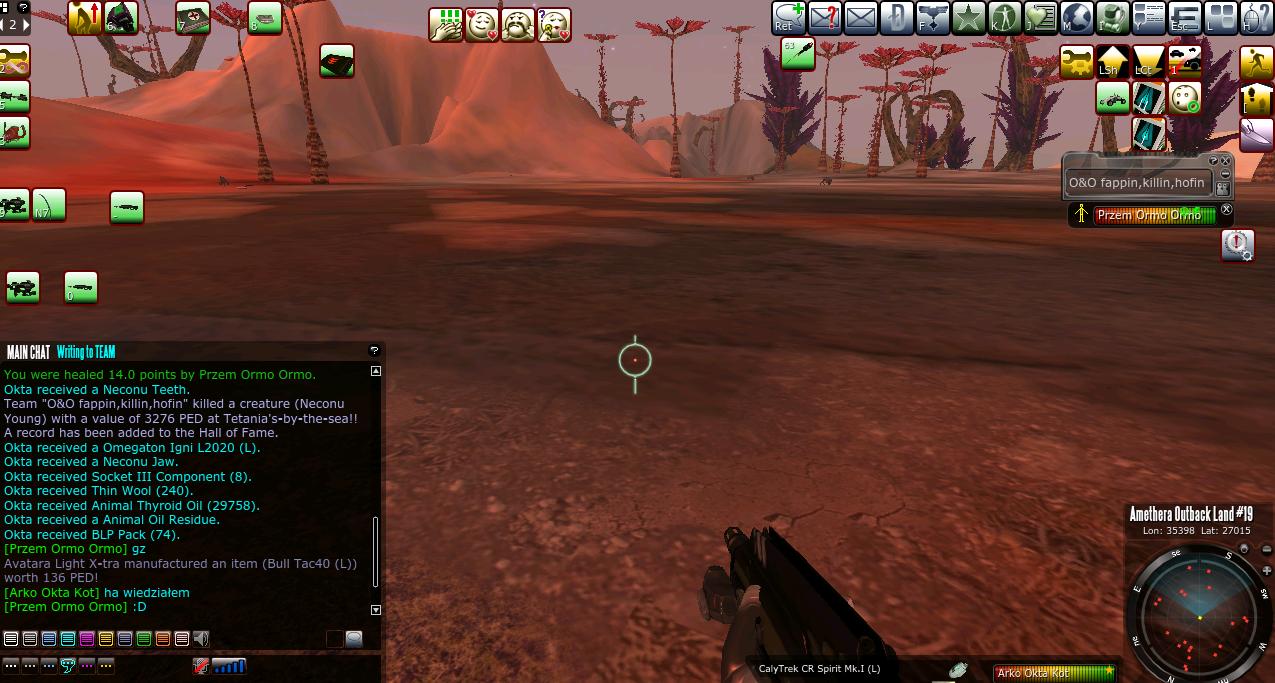Image resolution: width=1275 pixels, height=683 pixels.
Task: Toggle the running man icon
Action: point(1257,62)
